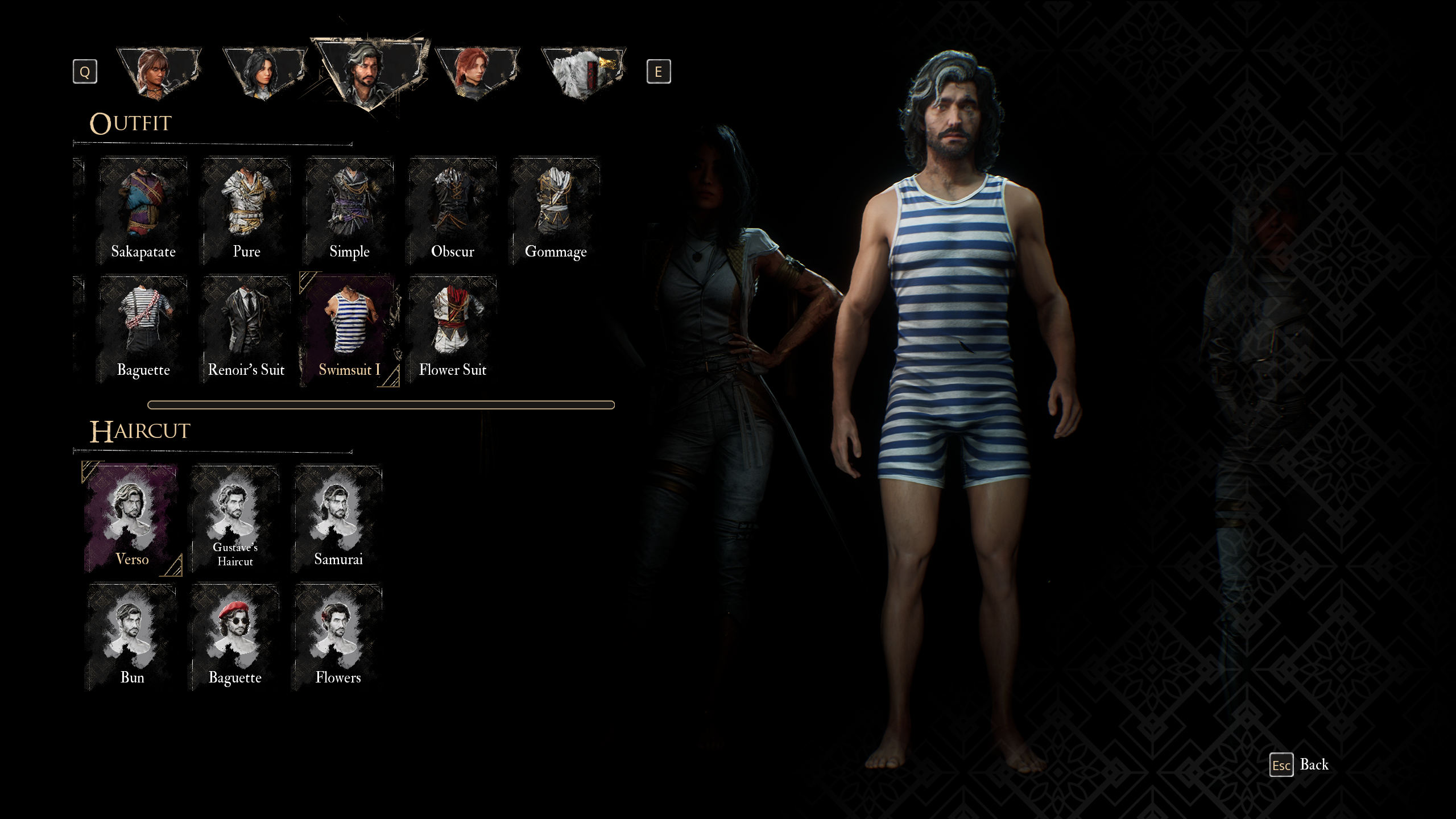This screenshot has height=819, width=1456.
Task: Open the braided brown-haired character tab
Action: 159,73
